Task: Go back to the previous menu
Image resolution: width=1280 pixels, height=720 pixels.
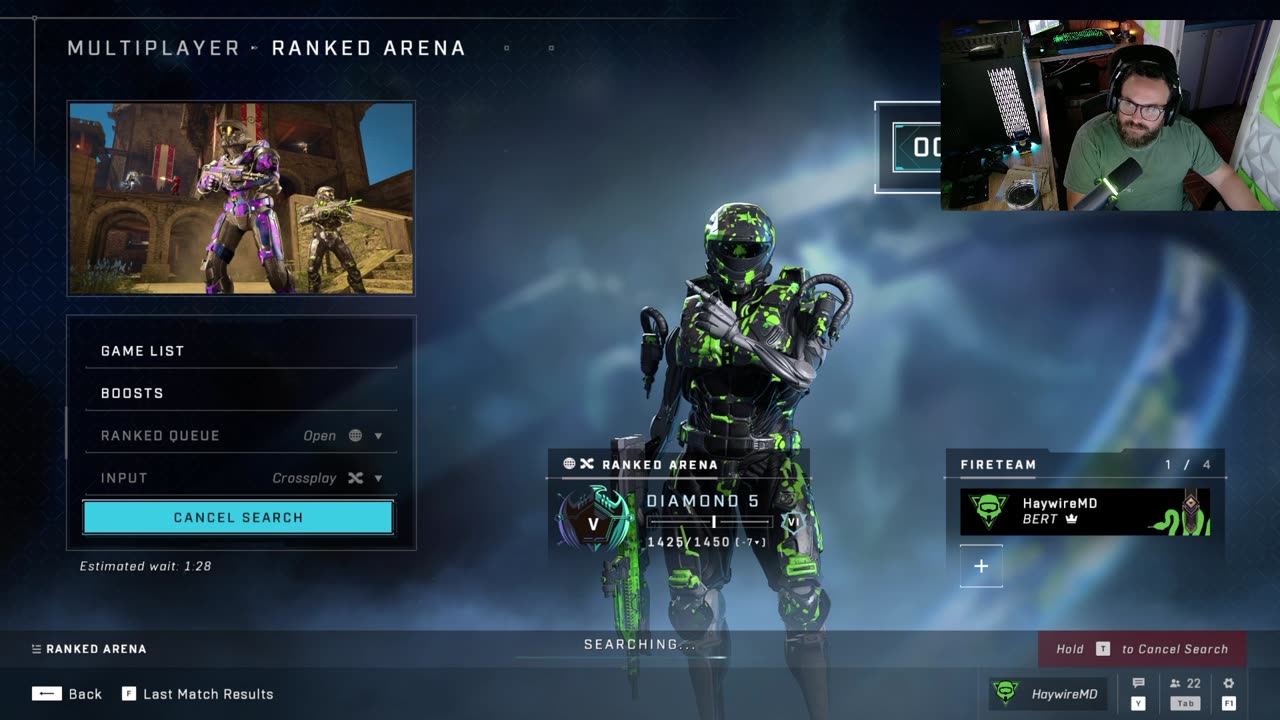Action: click(x=68, y=694)
